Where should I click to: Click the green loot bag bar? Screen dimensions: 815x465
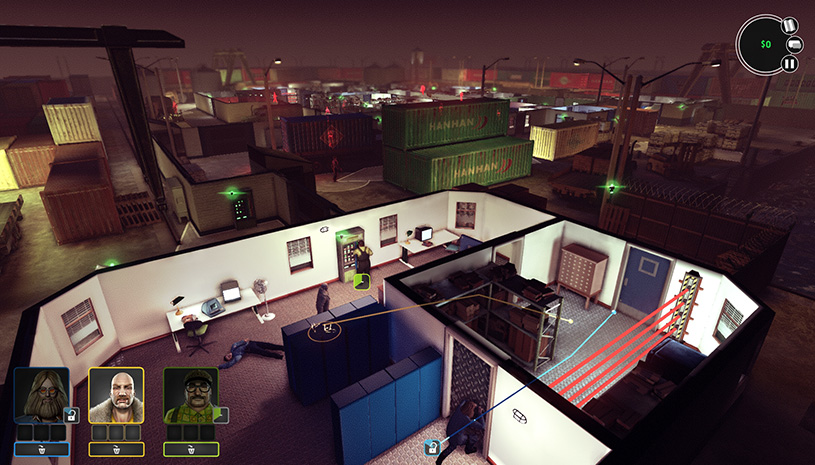[x=191, y=450]
